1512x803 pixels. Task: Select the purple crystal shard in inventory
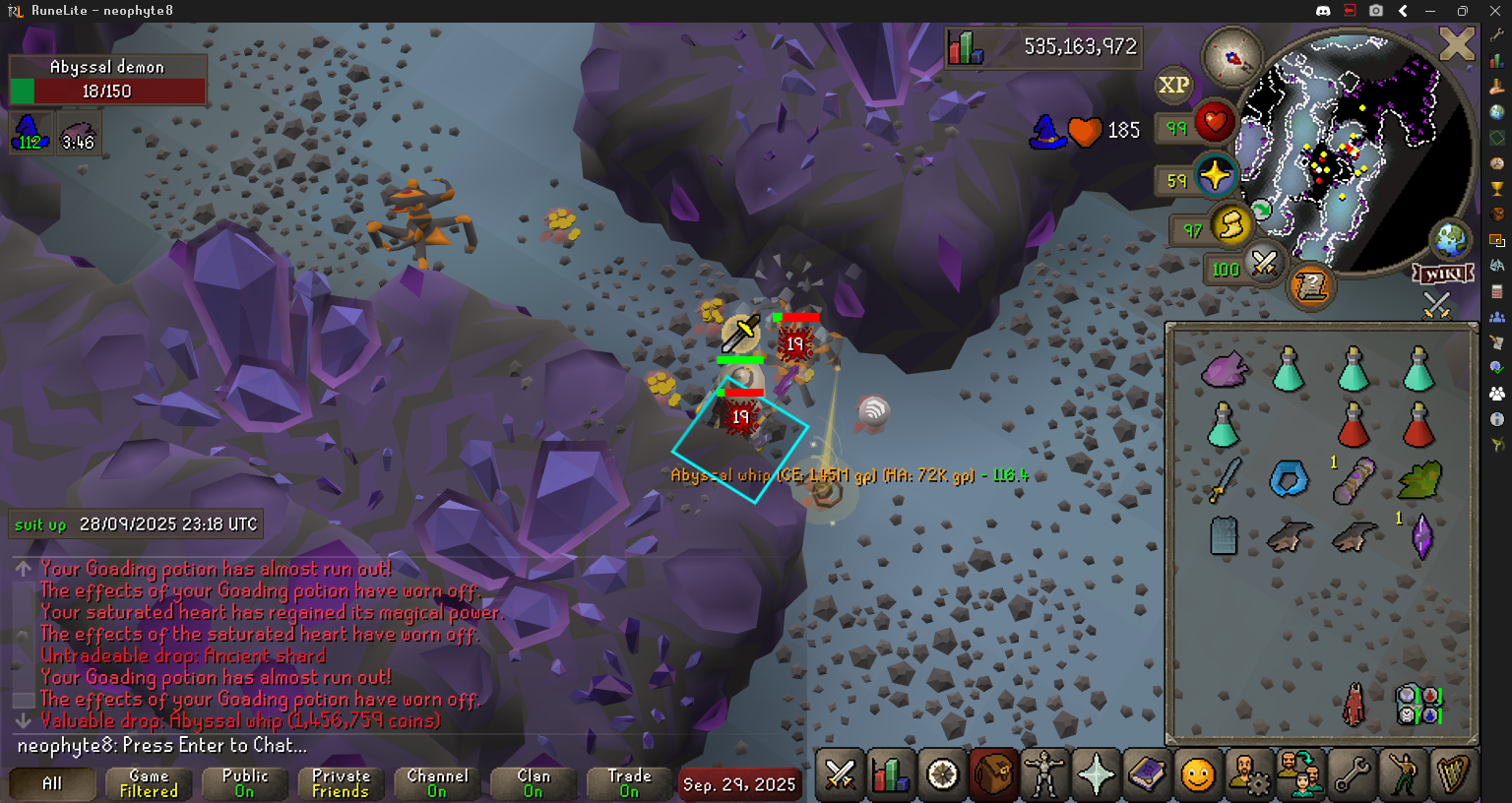coord(1420,536)
